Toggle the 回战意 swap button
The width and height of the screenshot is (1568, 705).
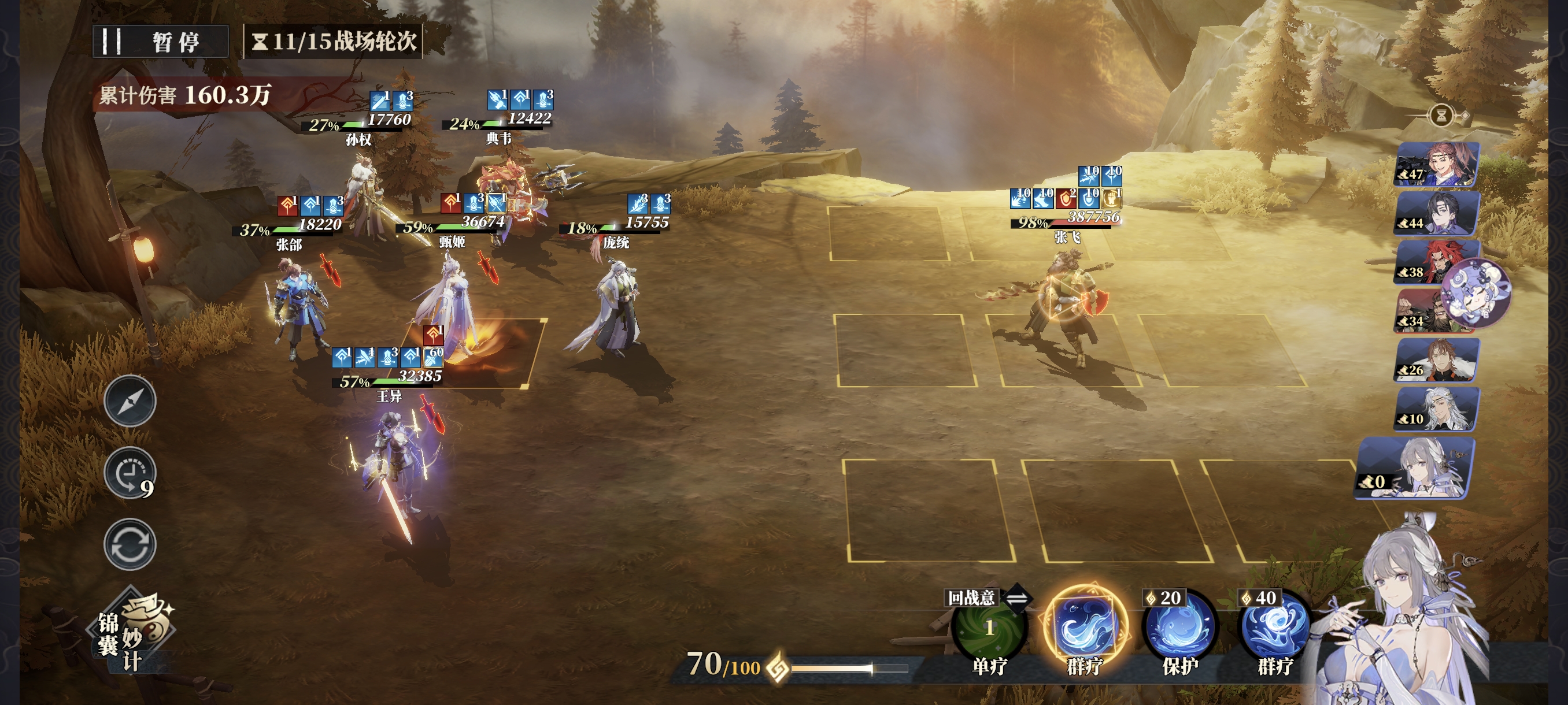point(1016,598)
